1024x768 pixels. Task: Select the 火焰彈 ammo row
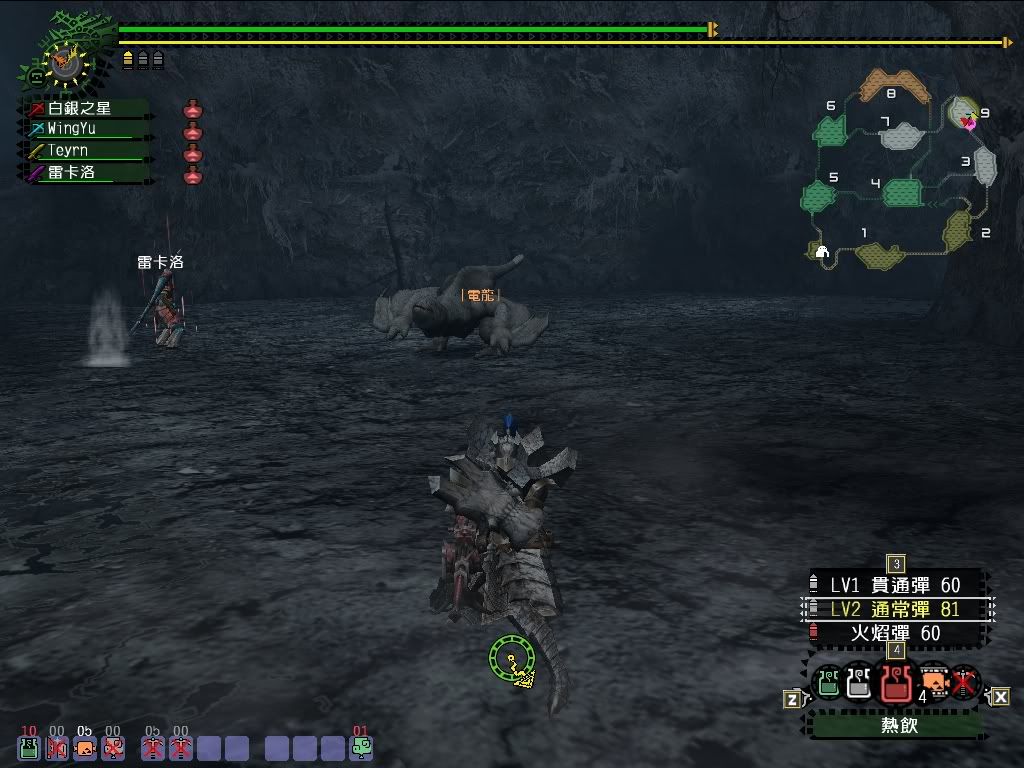(895, 633)
